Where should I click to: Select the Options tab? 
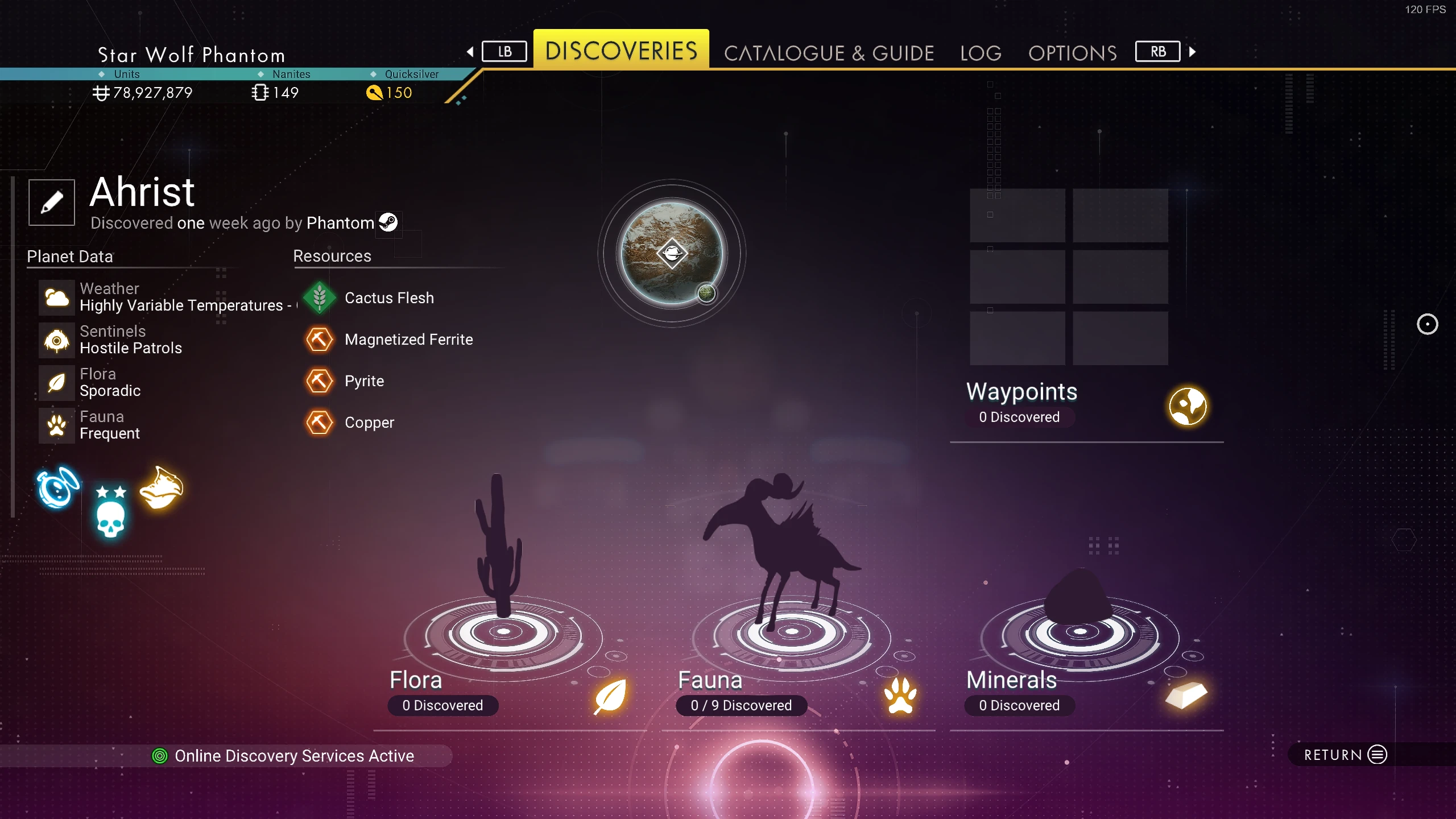click(x=1072, y=53)
